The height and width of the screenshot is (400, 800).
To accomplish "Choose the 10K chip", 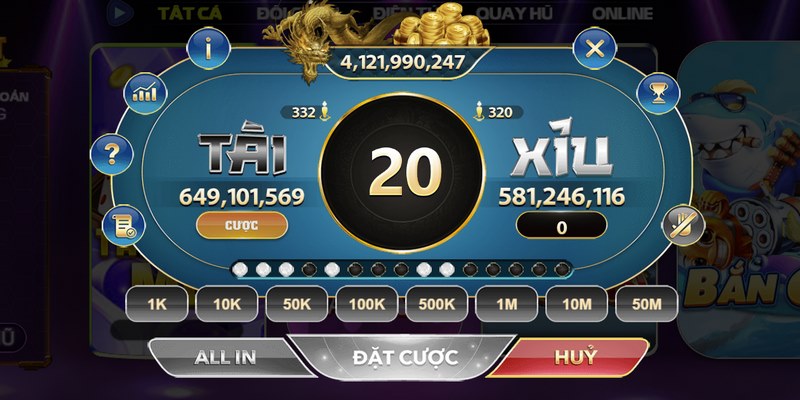I will (226, 302).
